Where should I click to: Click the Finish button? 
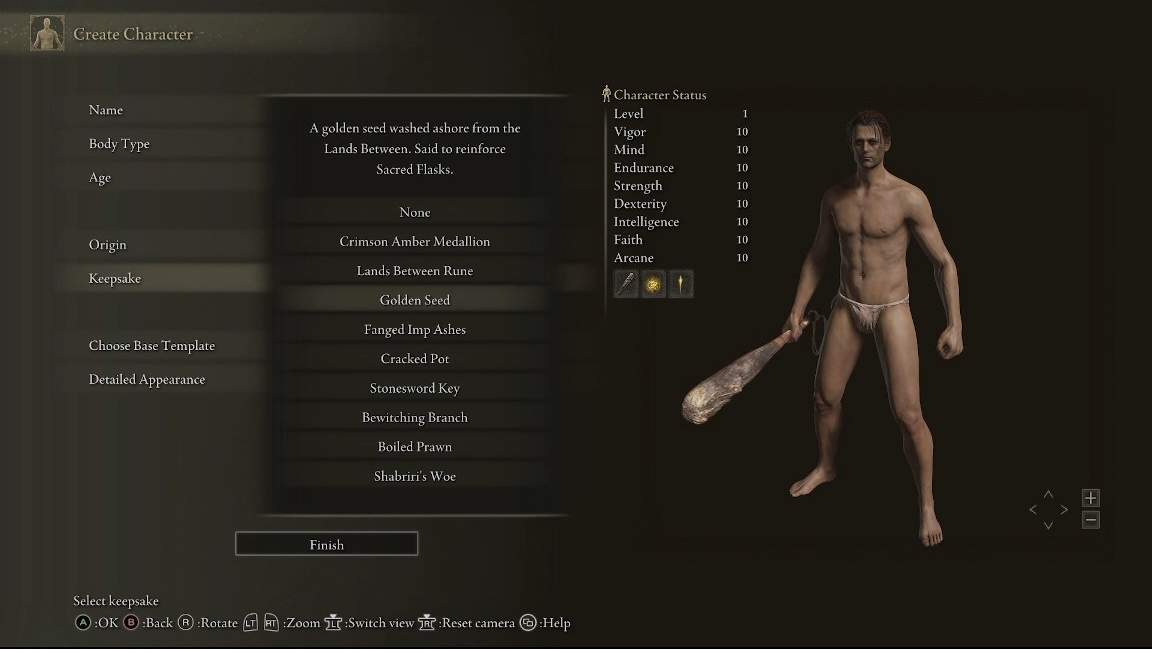tap(326, 545)
